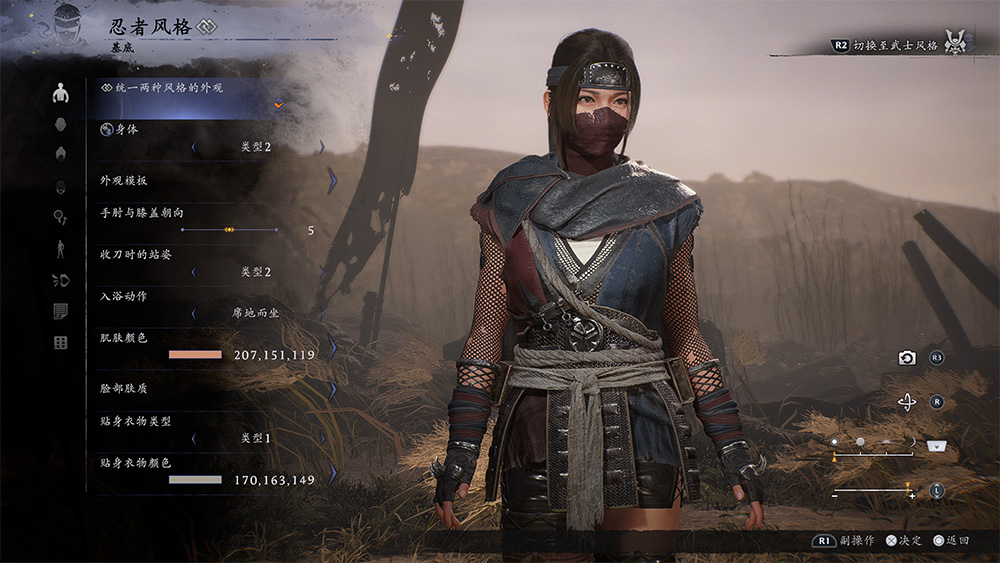1000x563 pixels.
Task: Adjust the 手肘与膝盖朝向 slider
Action: click(x=229, y=230)
